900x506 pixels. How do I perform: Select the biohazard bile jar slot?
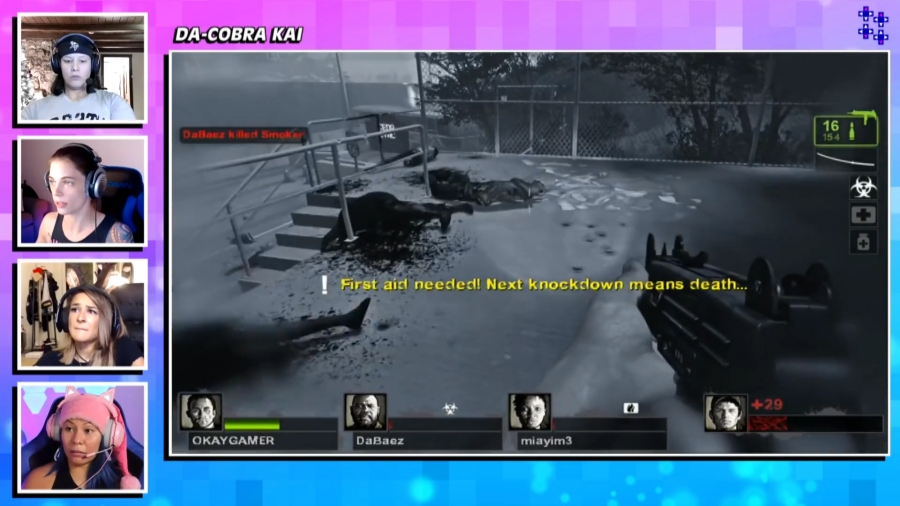pos(863,187)
